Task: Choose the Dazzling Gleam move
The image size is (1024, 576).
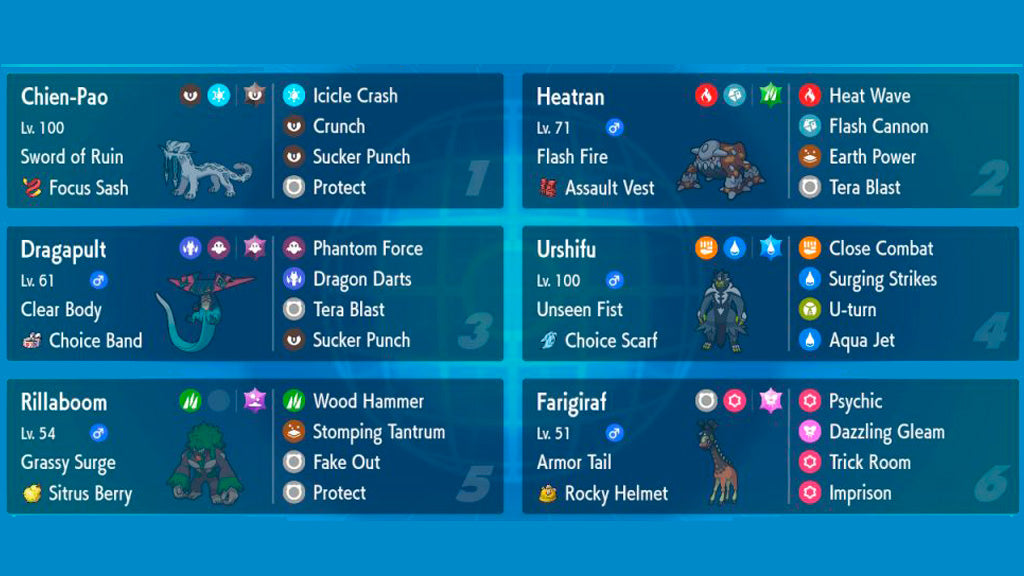Action: click(886, 432)
